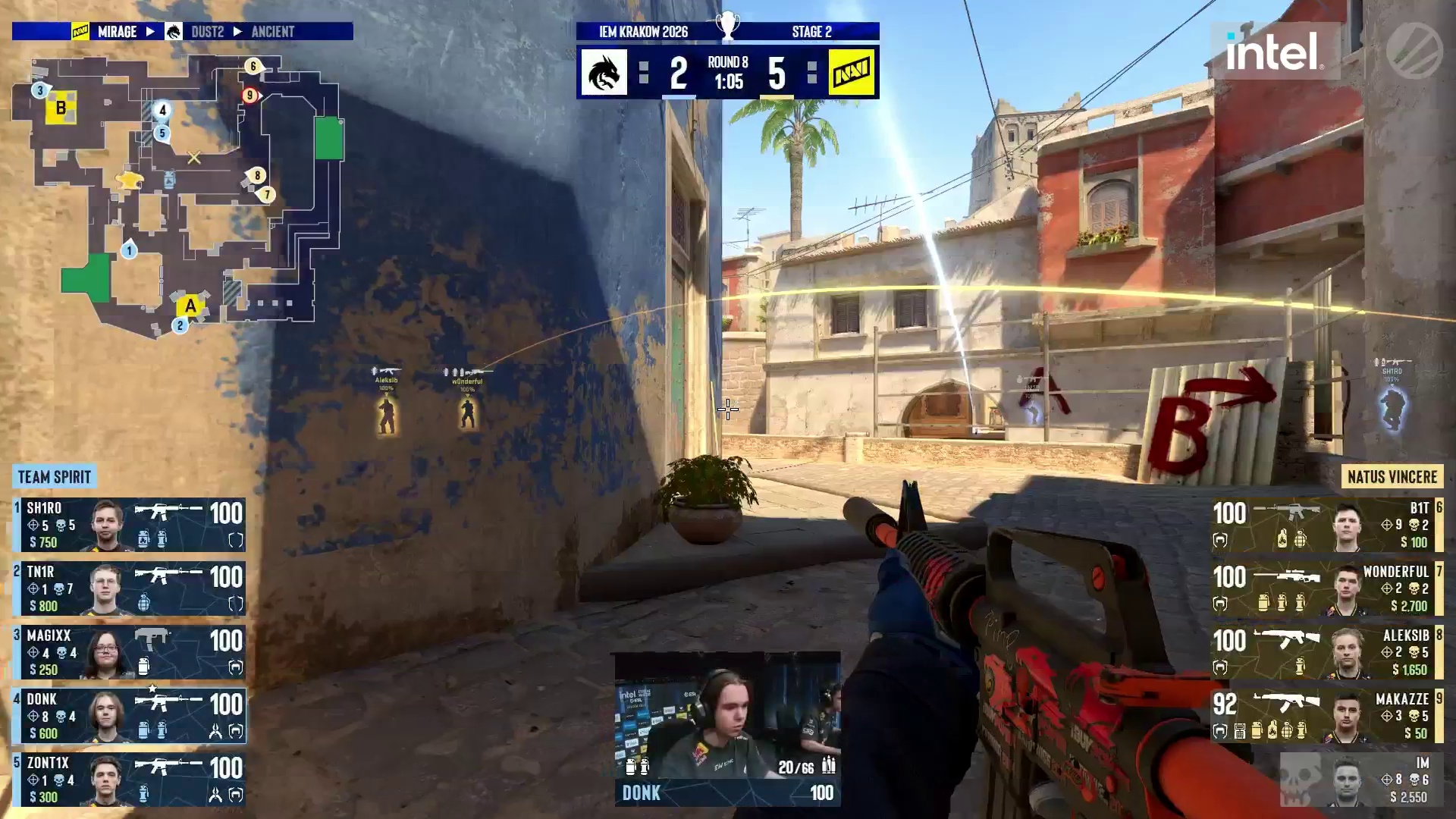Select ANCIENT in the map series bar

(x=272, y=32)
